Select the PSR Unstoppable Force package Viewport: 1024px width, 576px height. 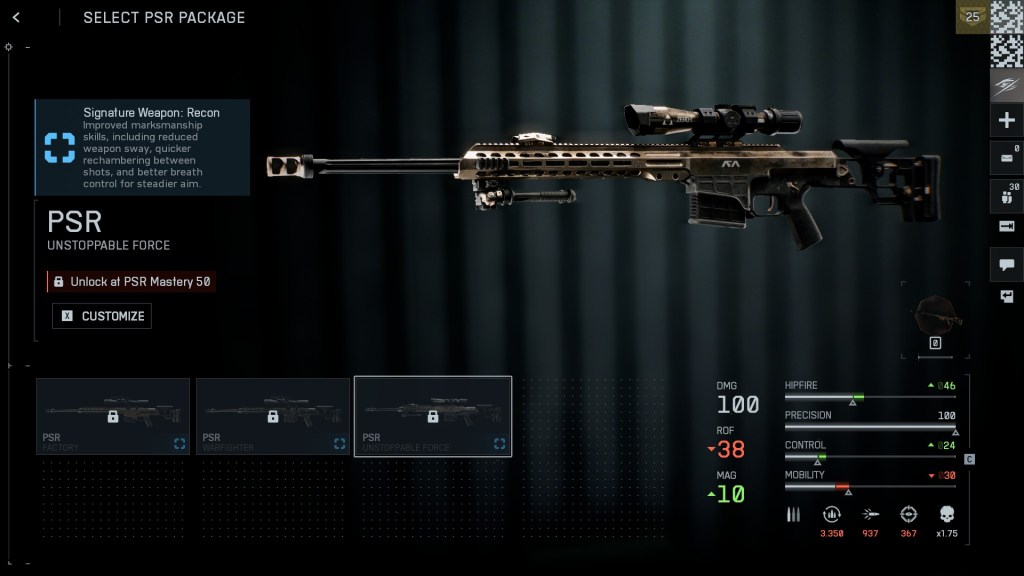433,416
